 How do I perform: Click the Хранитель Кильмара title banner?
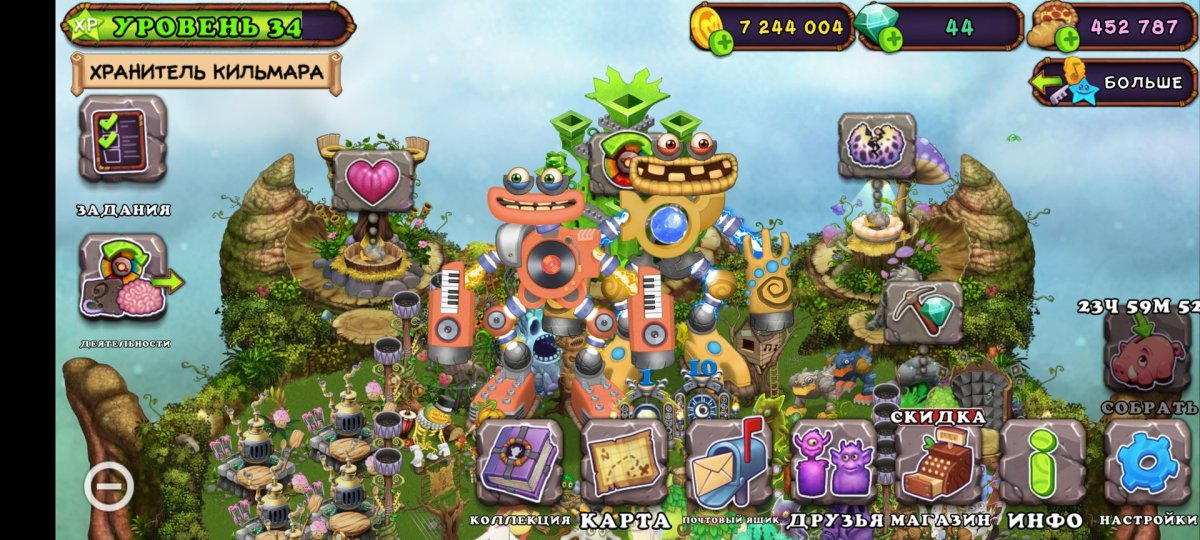206,72
